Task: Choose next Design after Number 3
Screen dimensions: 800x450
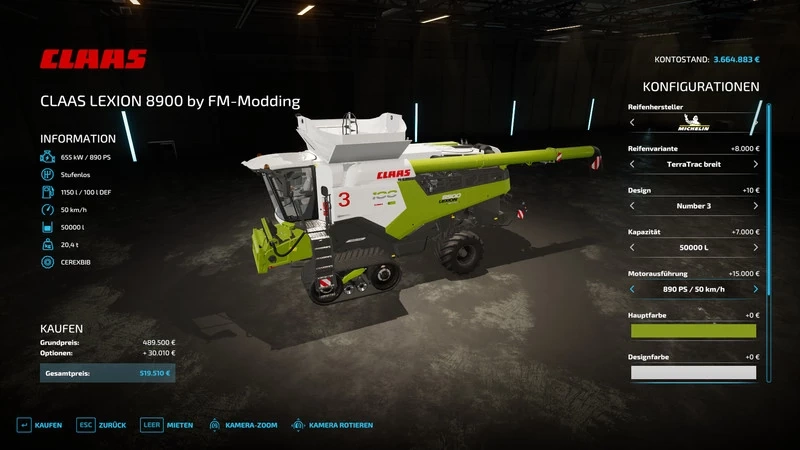Action: click(x=756, y=206)
